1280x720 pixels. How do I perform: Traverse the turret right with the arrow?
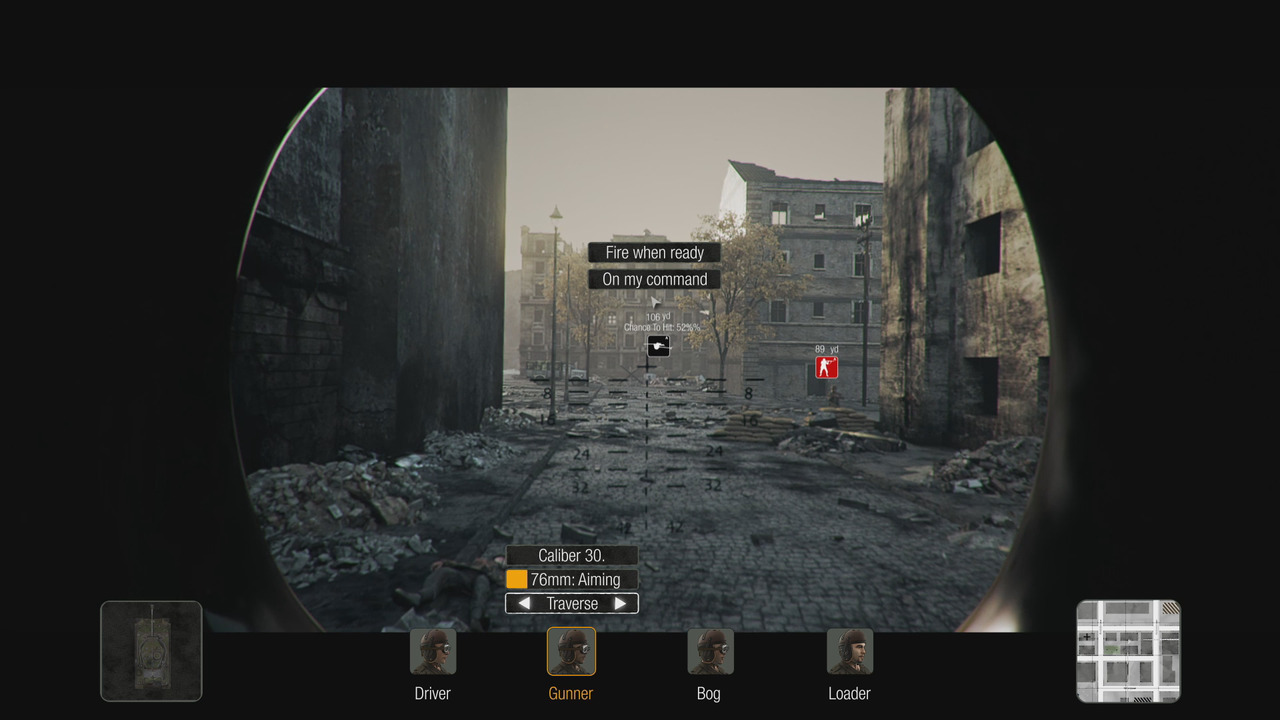pyautogui.click(x=620, y=604)
